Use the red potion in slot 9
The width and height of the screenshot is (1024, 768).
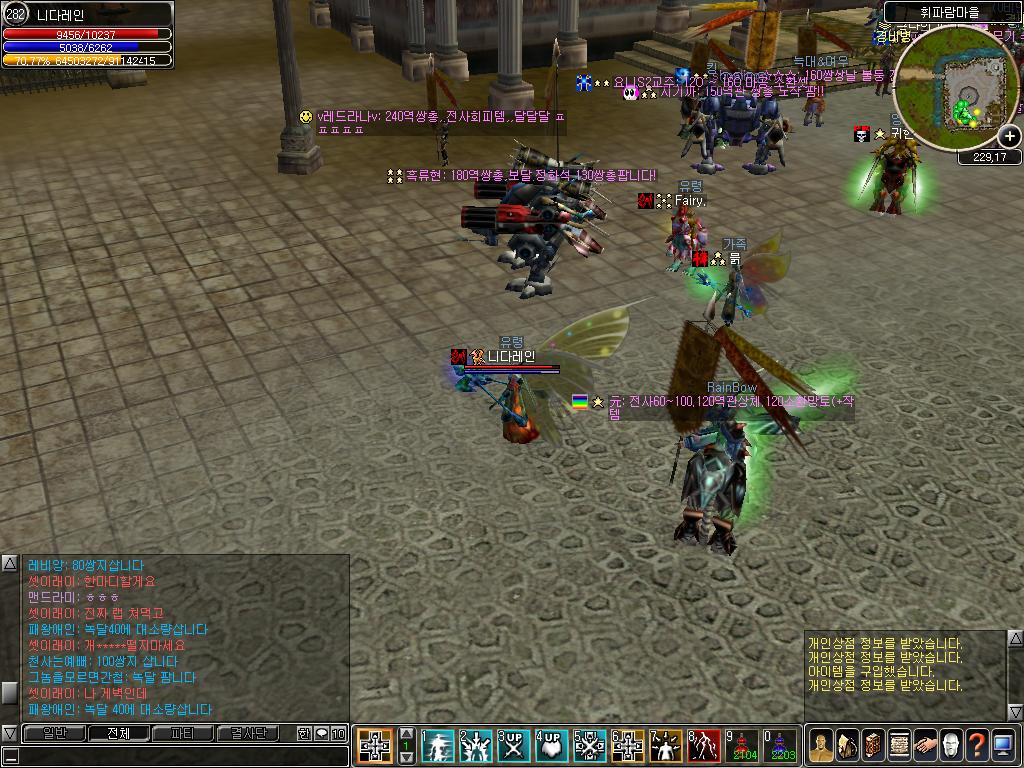pos(743,746)
